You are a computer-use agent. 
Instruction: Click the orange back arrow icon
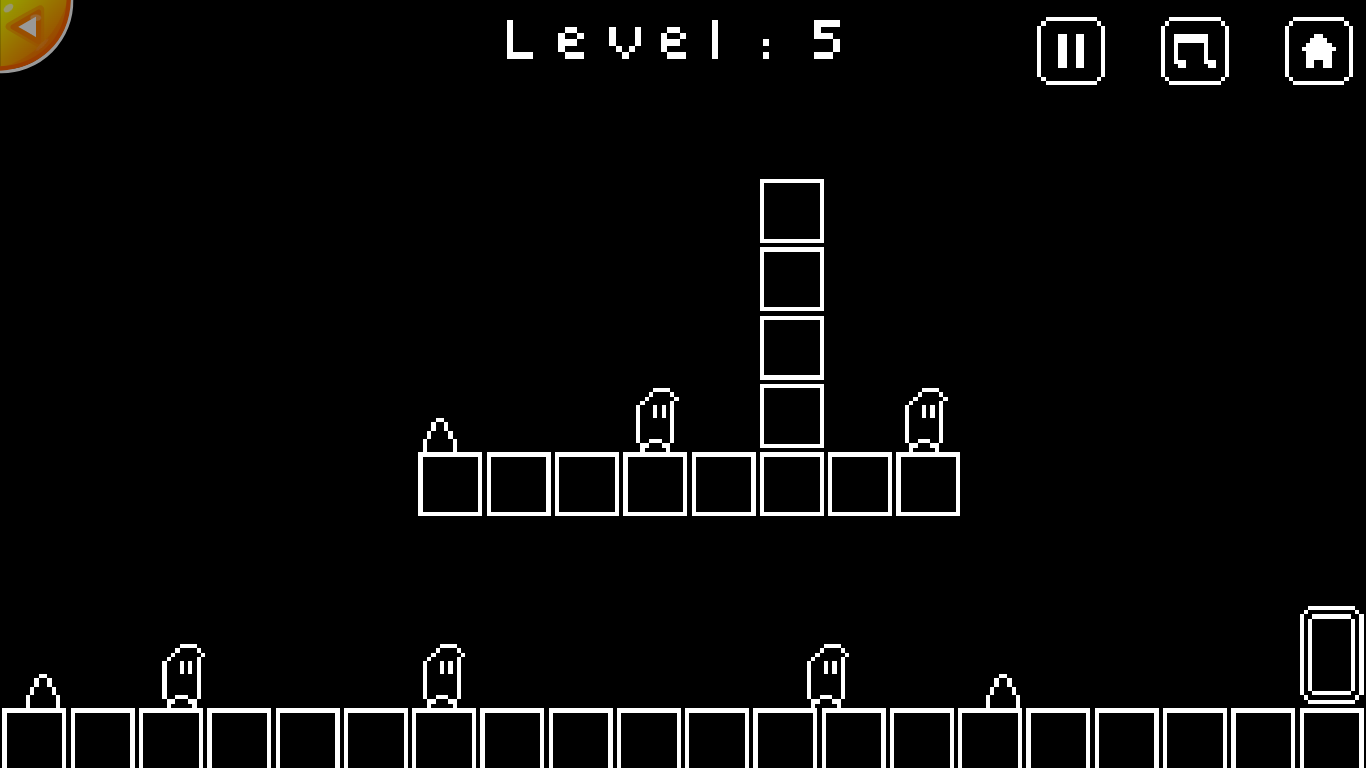[28, 28]
